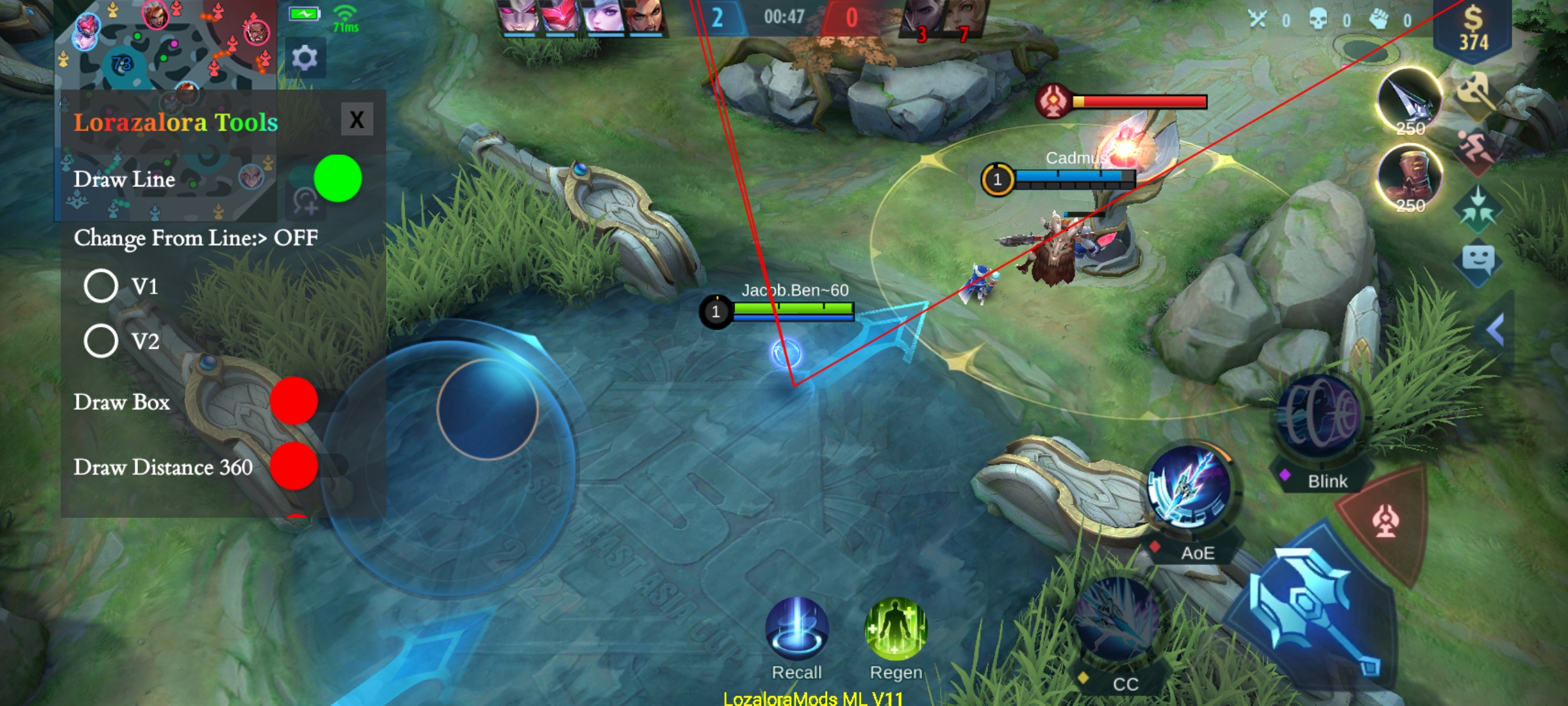Cast the AoE skill
The image size is (1568, 706).
tap(1189, 487)
